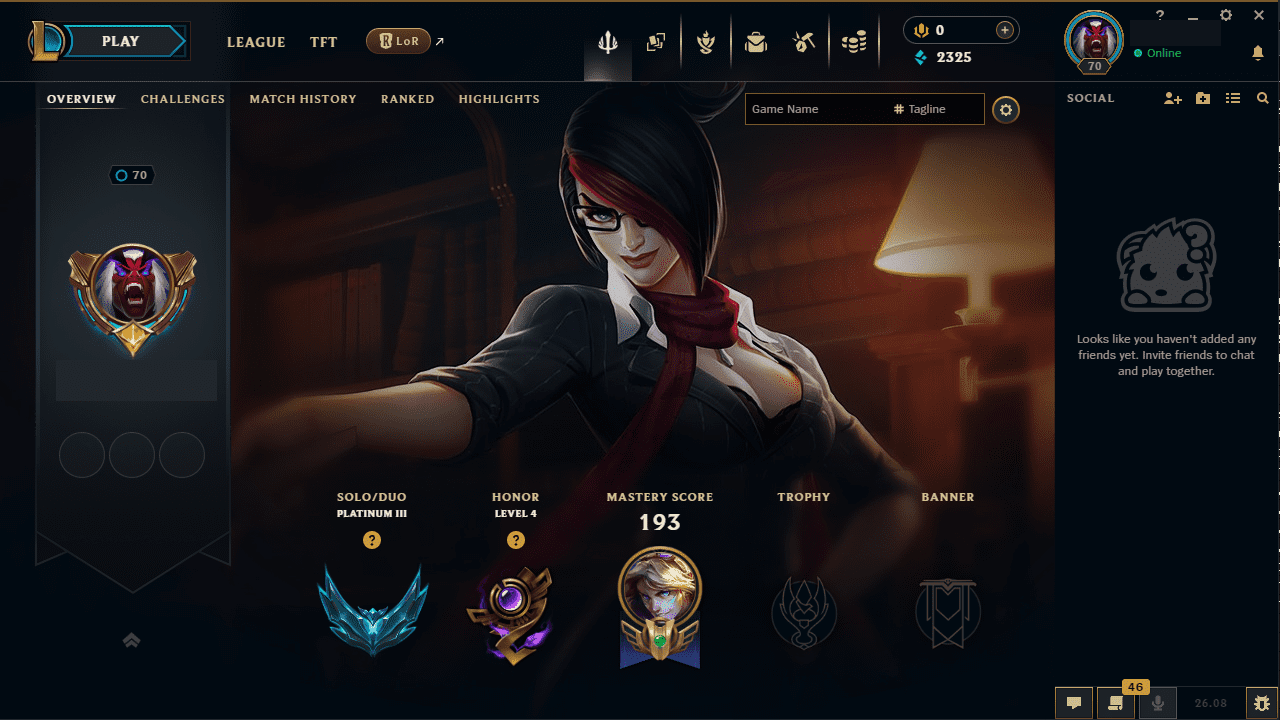
Task: Open the client Settings gear
Action: 1225,15
